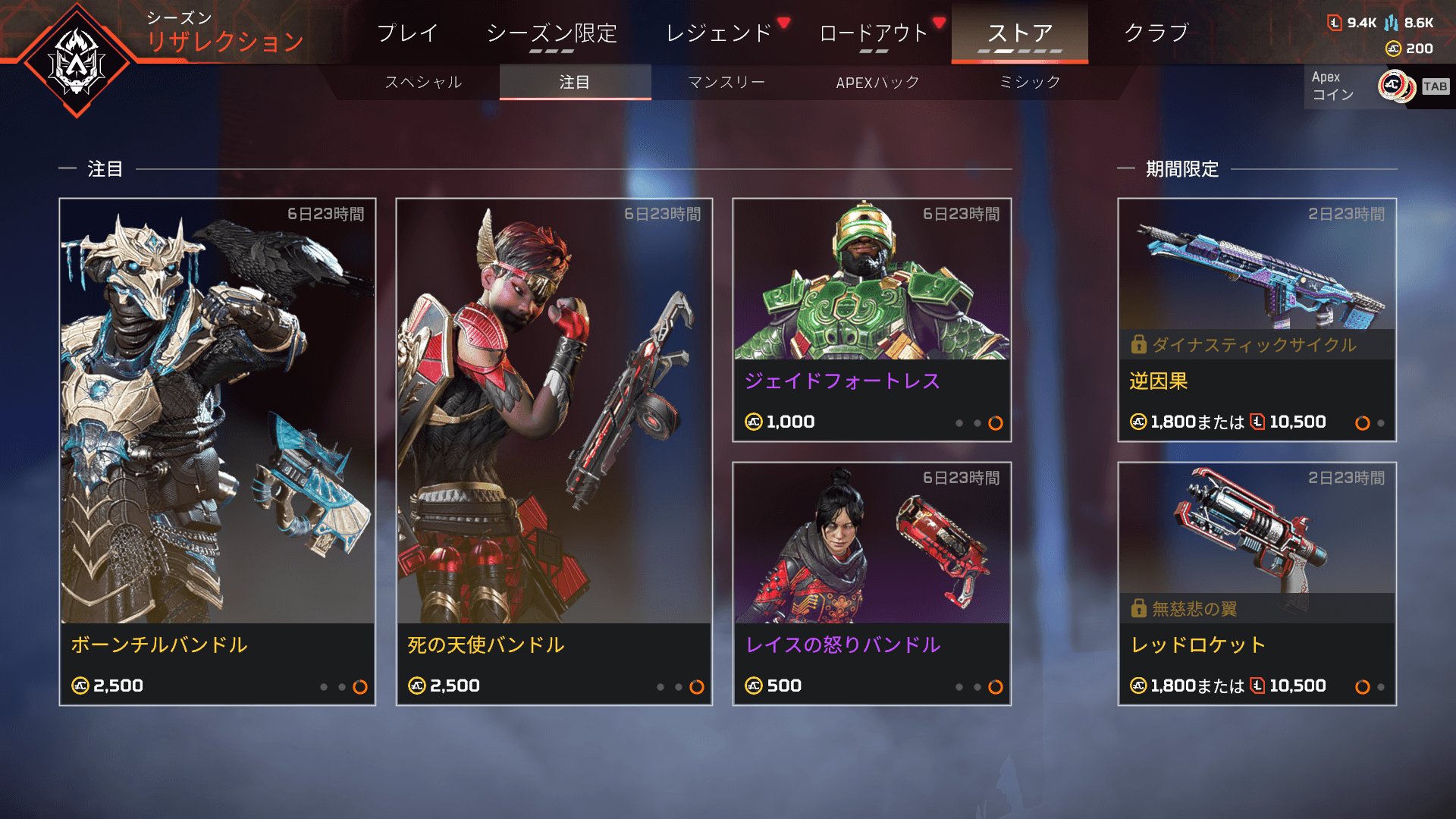
Task: Open the レジェンド tab
Action: point(718,33)
